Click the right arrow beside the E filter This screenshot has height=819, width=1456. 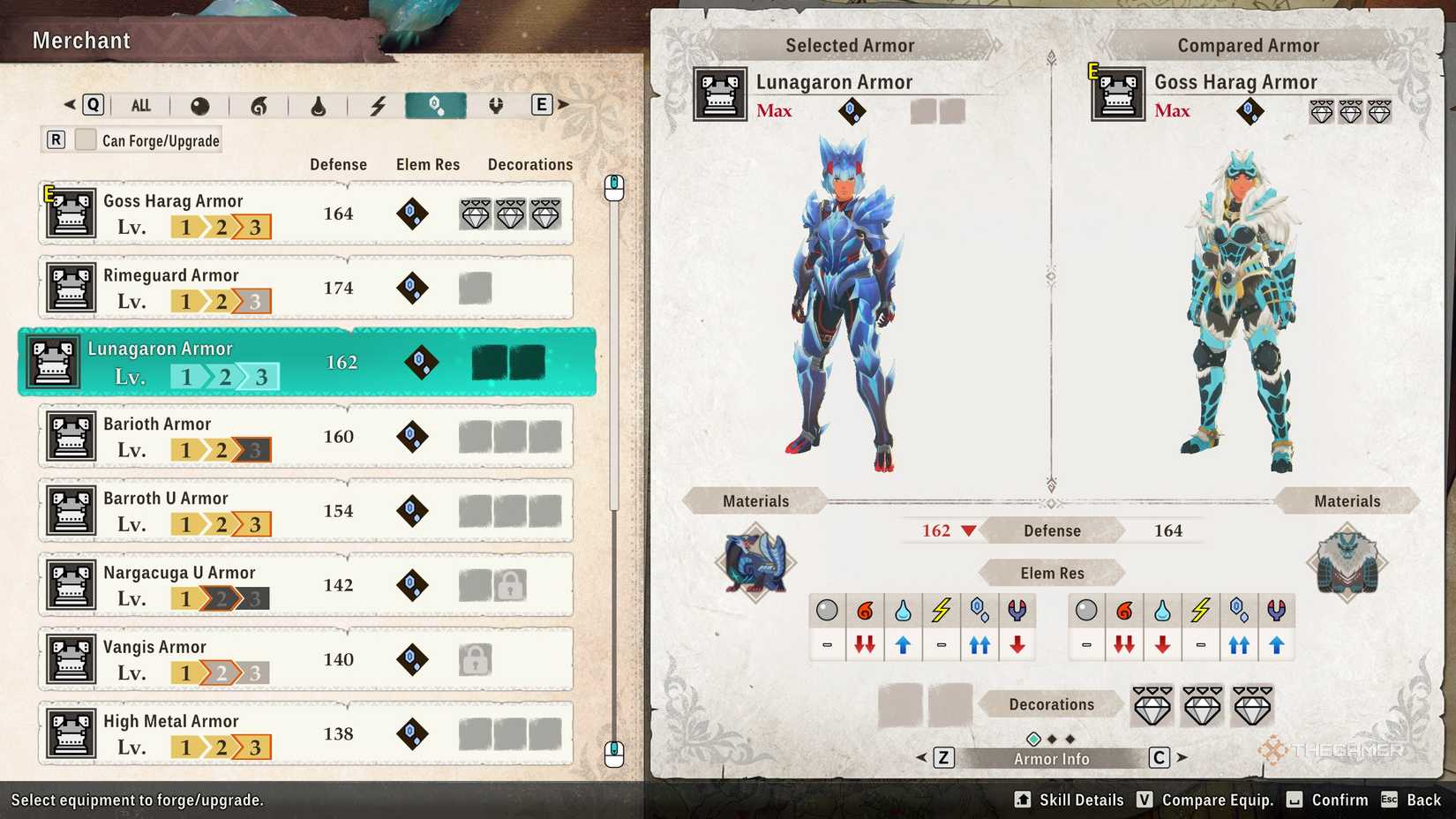562,103
